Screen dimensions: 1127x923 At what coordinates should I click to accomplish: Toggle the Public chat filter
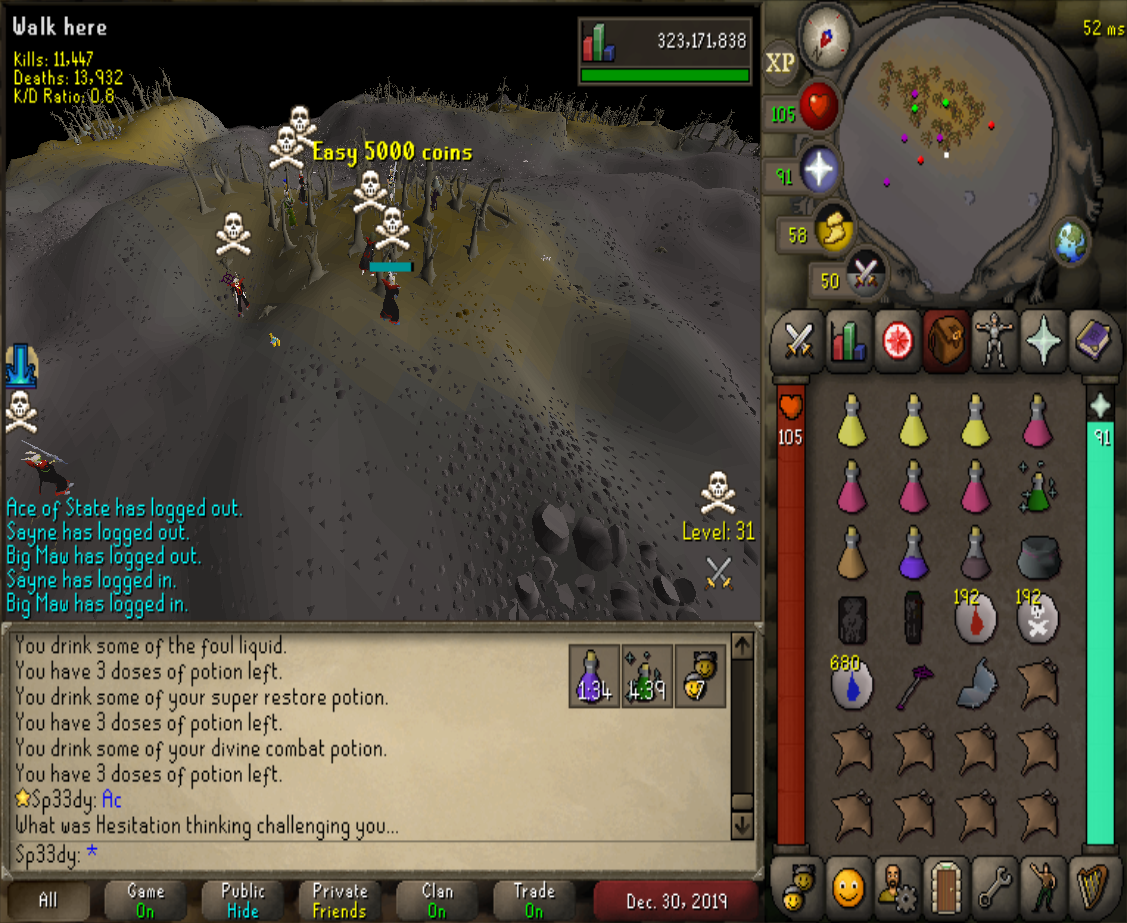click(x=243, y=900)
